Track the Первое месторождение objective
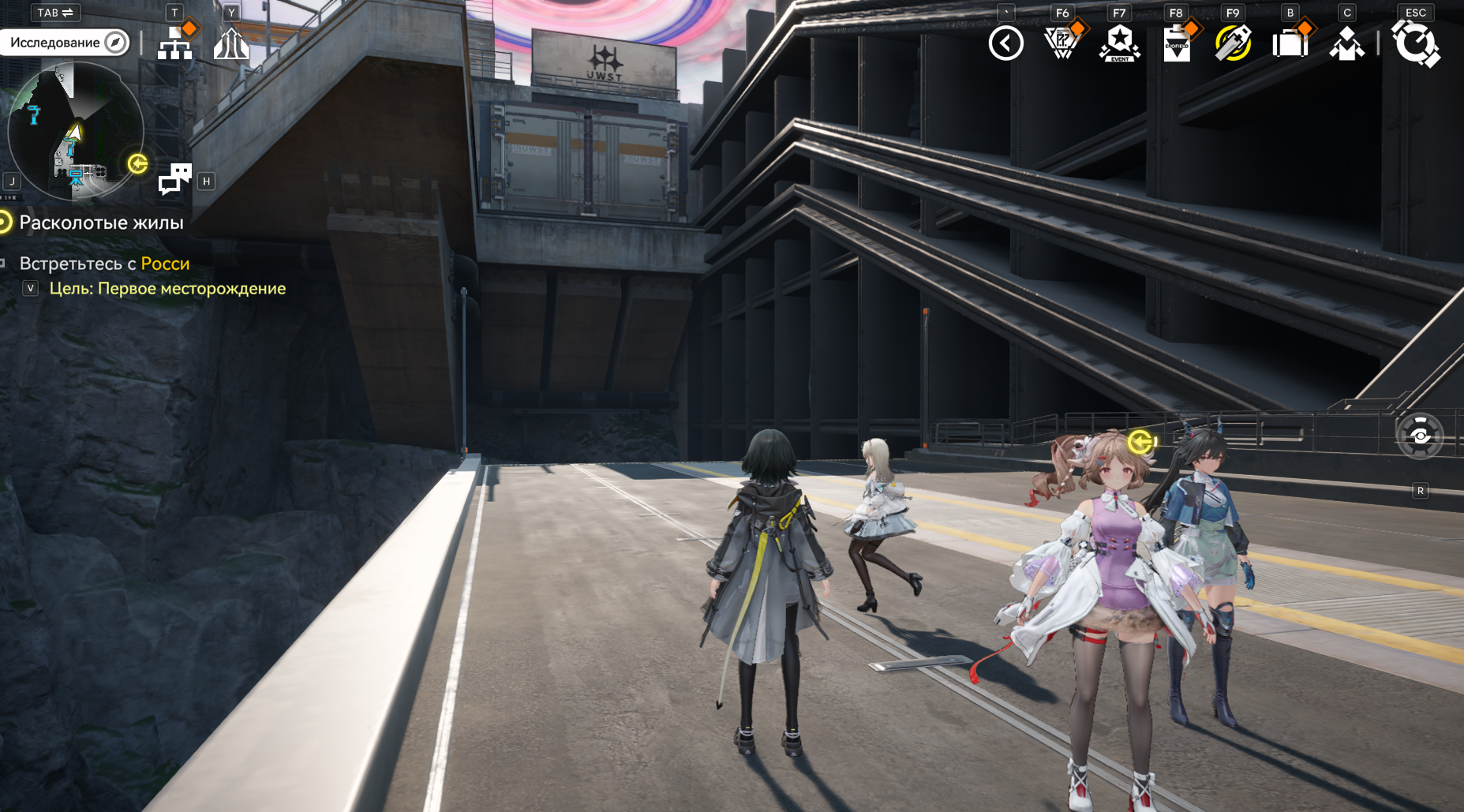This screenshot has width=1464, height=812. [167, 289]
